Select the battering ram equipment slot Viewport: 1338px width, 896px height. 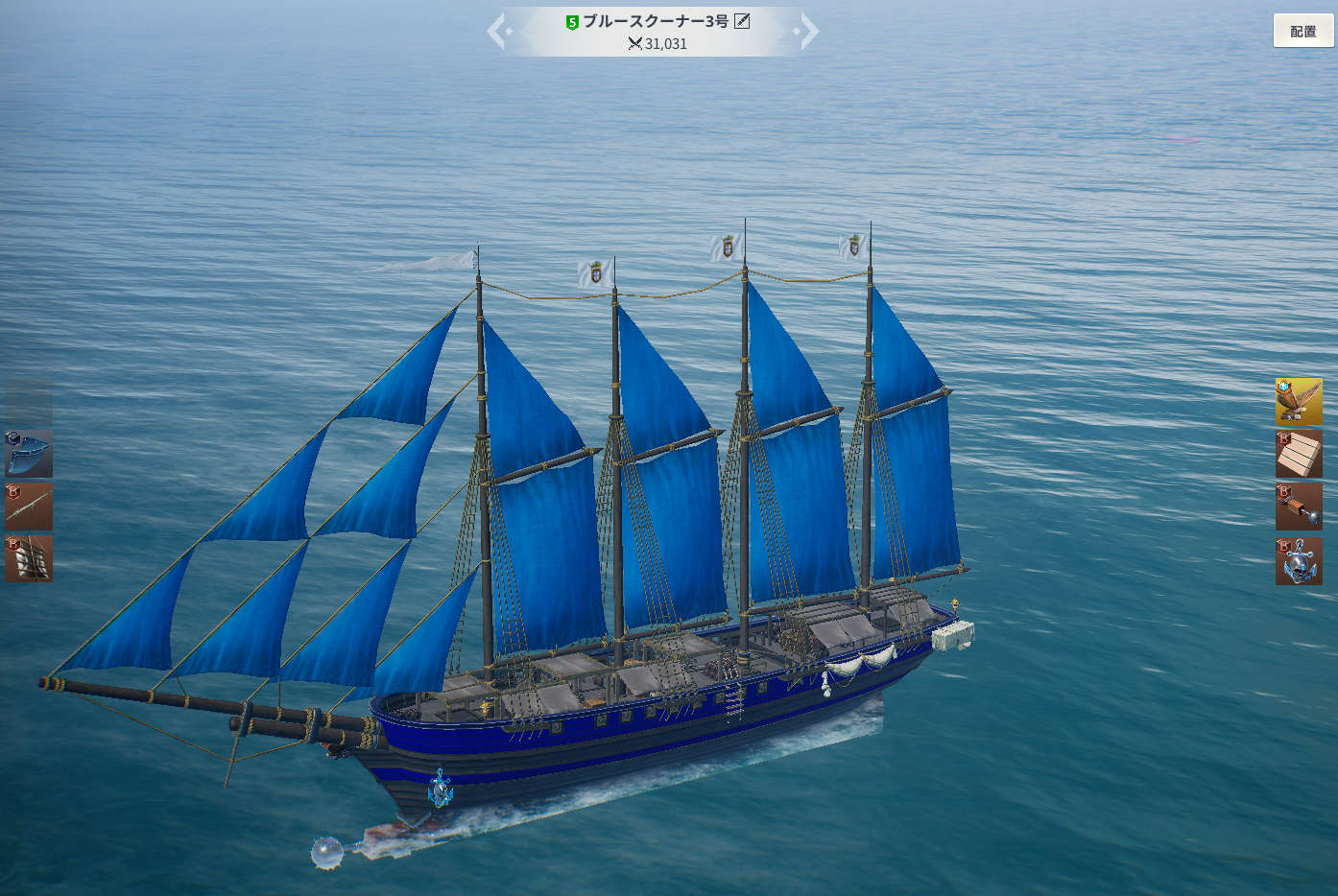[1299, 507]
